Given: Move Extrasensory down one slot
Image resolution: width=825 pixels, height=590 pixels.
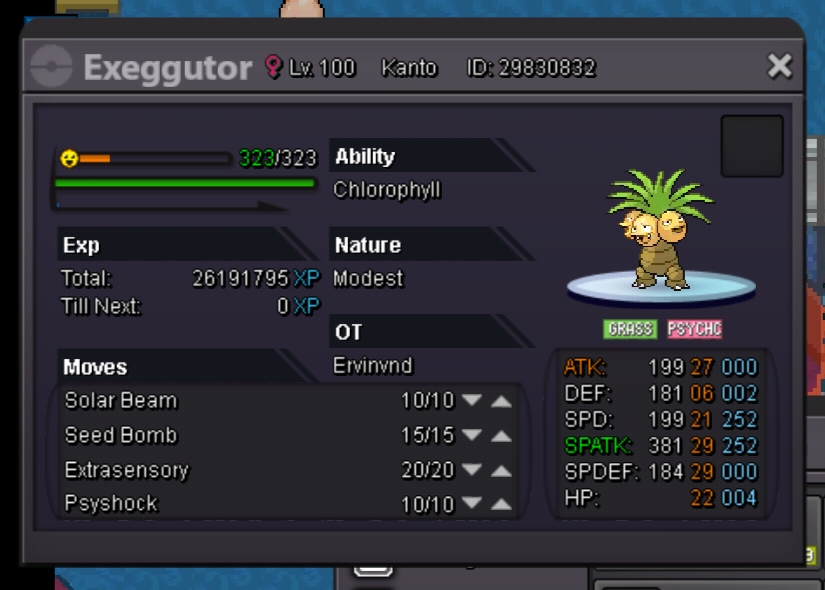Looking at the screenshot, I should pos(472,471).
